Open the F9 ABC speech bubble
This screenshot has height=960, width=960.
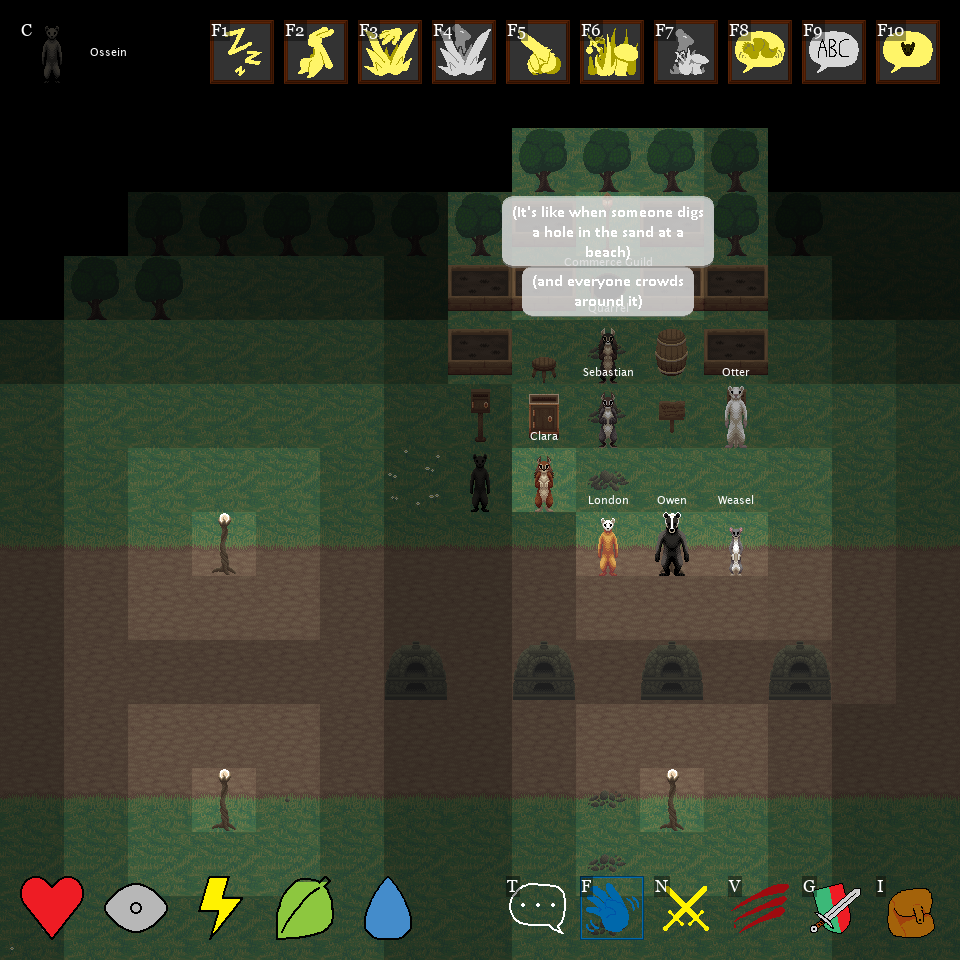pos(834,53)
